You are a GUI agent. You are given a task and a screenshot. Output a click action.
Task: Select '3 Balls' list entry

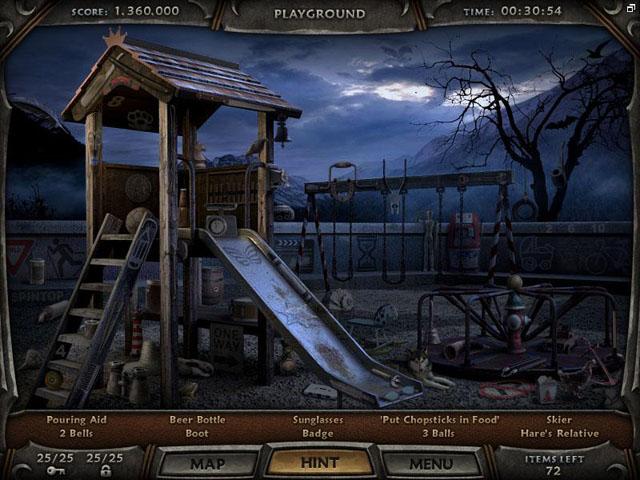coord(439,434)
